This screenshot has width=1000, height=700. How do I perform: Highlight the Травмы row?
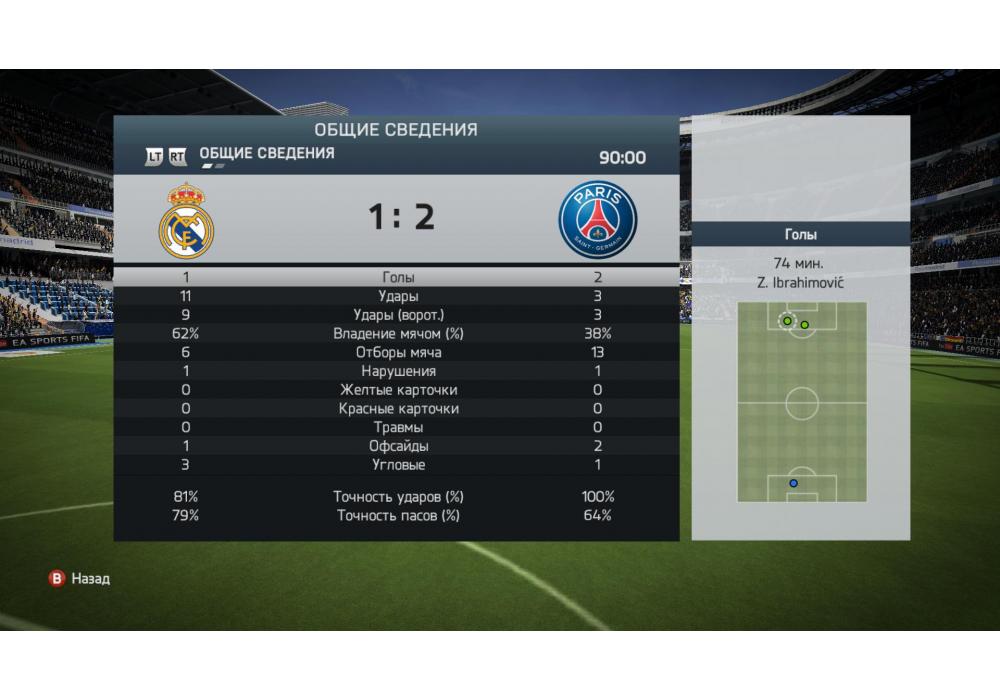click(x=397, y=427)
